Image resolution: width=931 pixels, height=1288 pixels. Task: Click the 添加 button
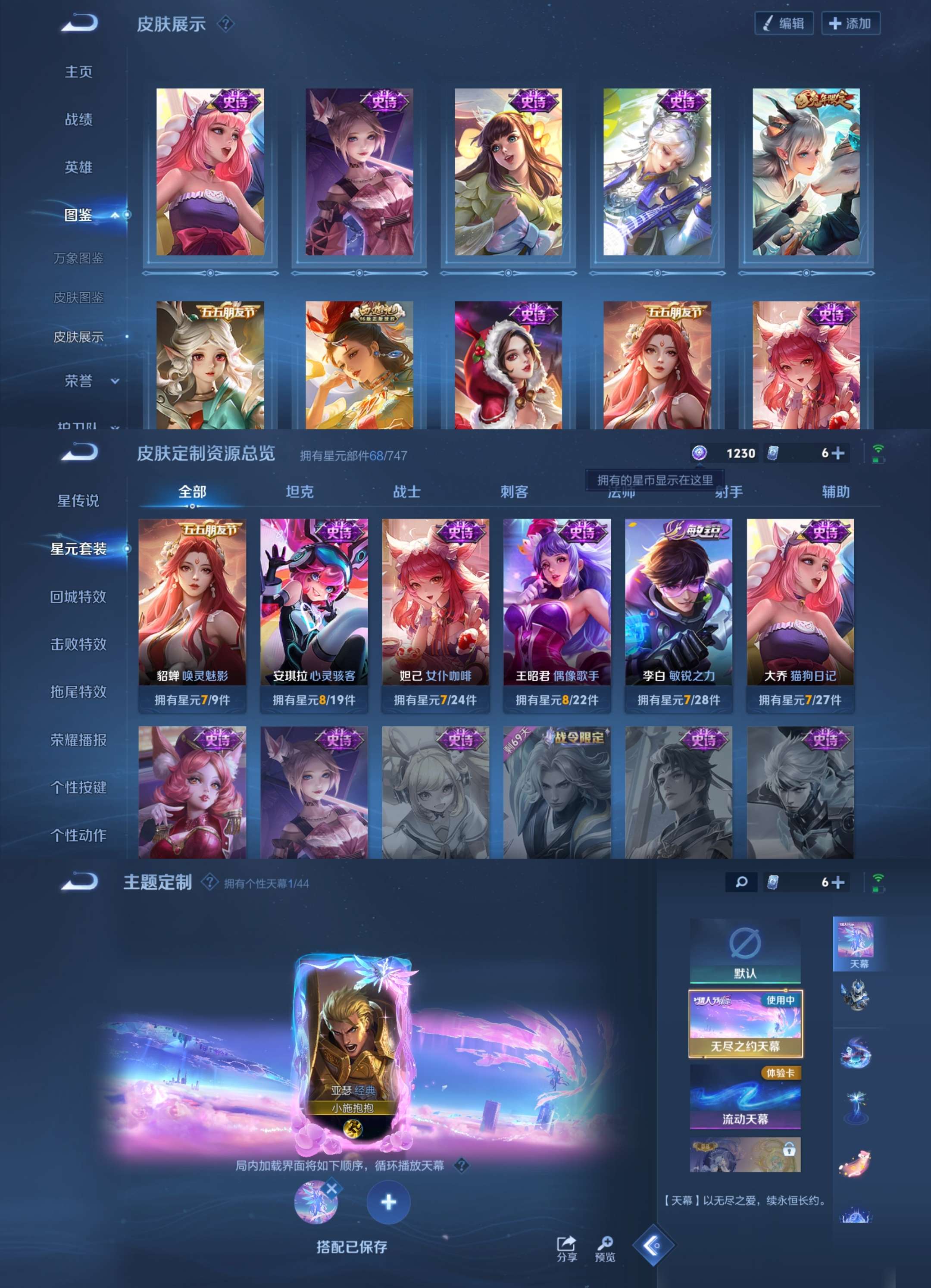850,24
